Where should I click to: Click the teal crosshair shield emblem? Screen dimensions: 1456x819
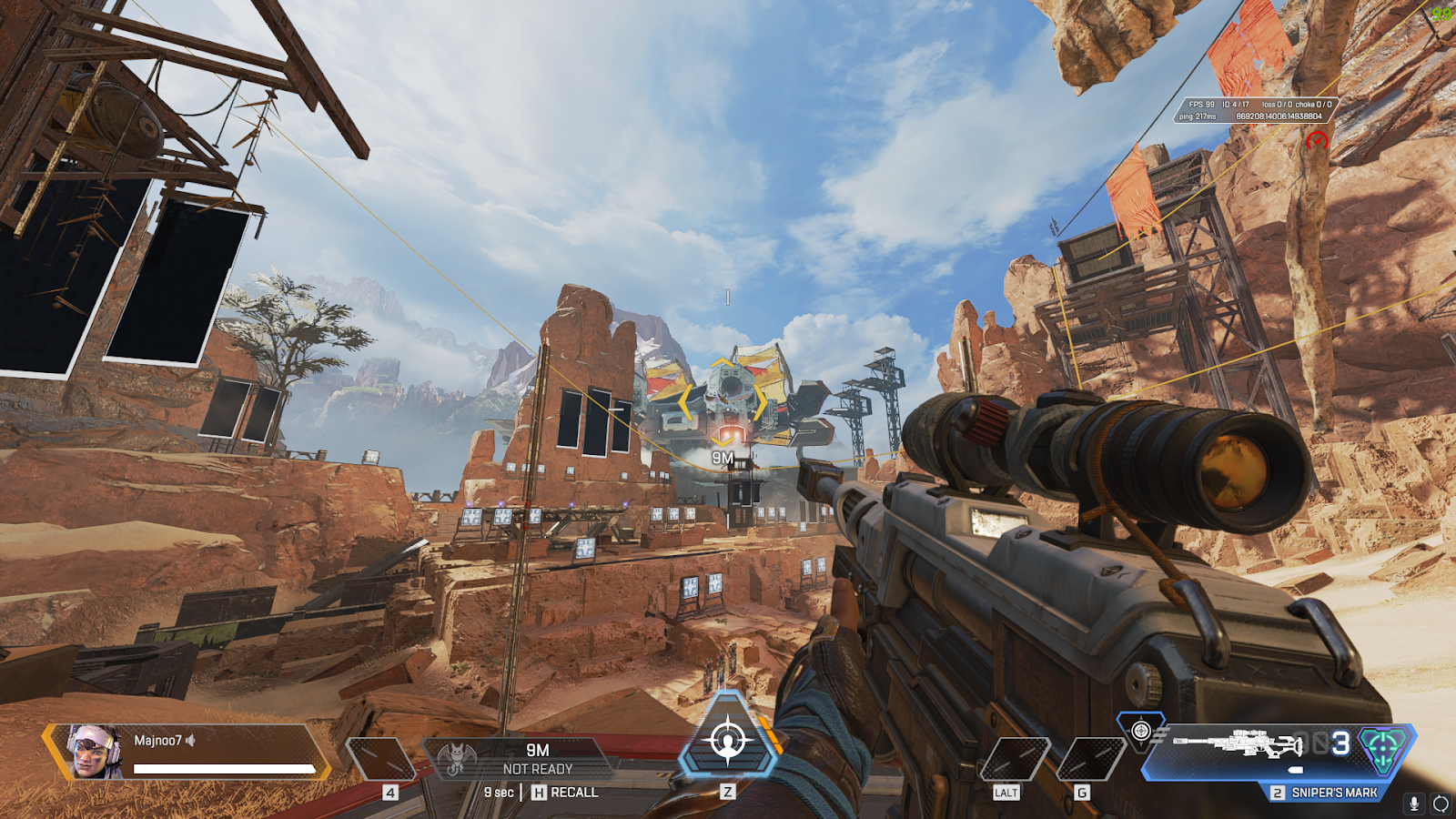pos(1383,748)
